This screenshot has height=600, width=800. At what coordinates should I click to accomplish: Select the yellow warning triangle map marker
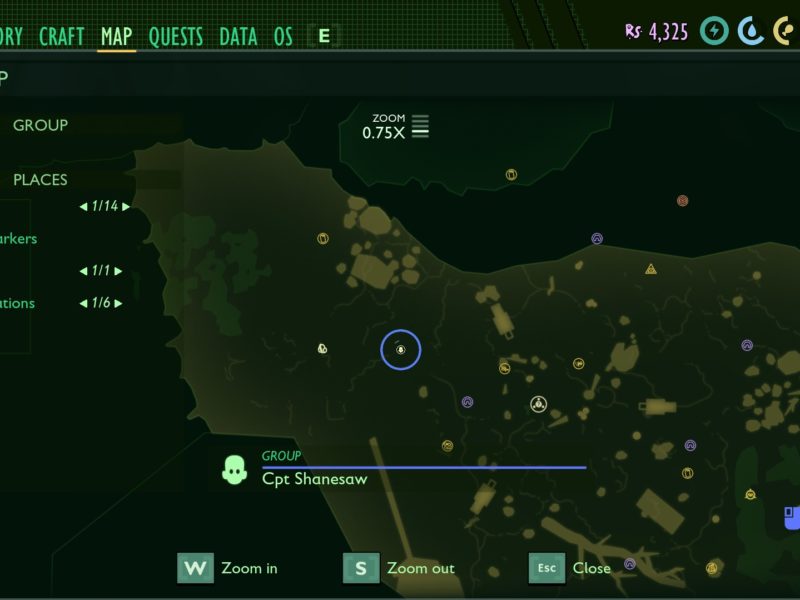[x=651, y=269]
